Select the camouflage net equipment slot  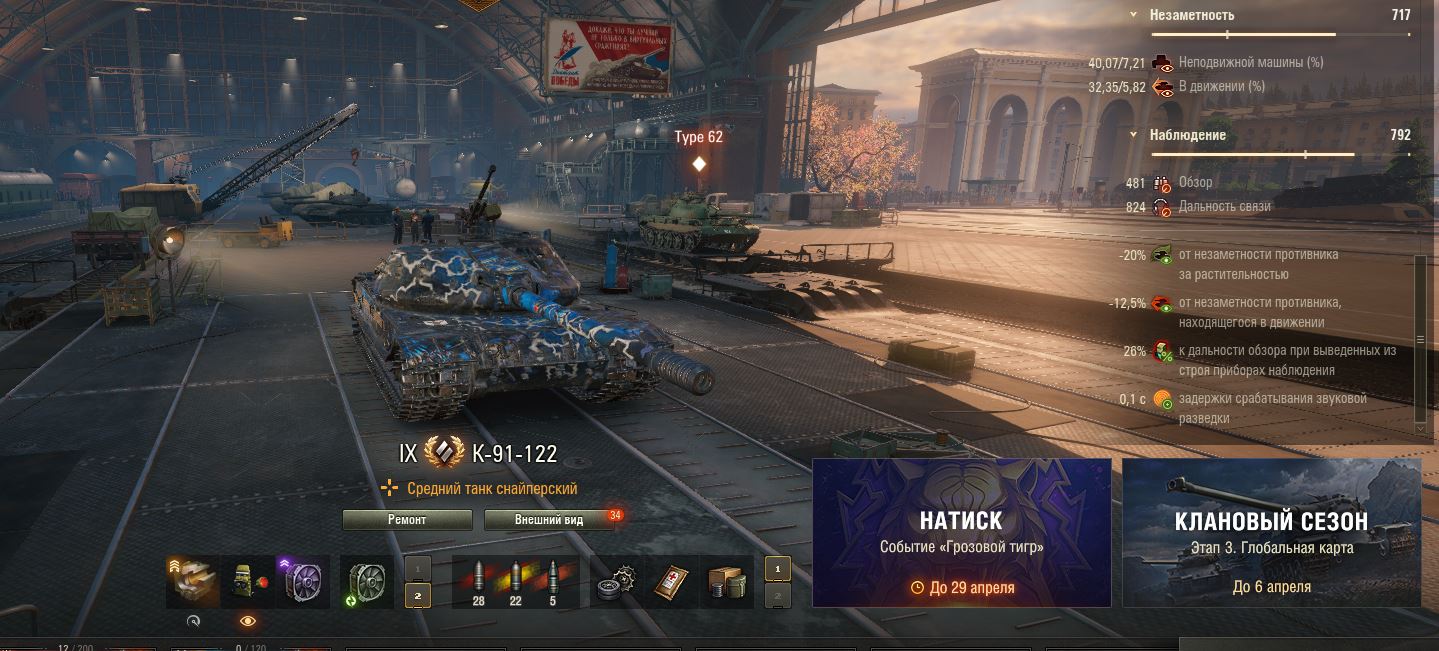pos(246,582)
